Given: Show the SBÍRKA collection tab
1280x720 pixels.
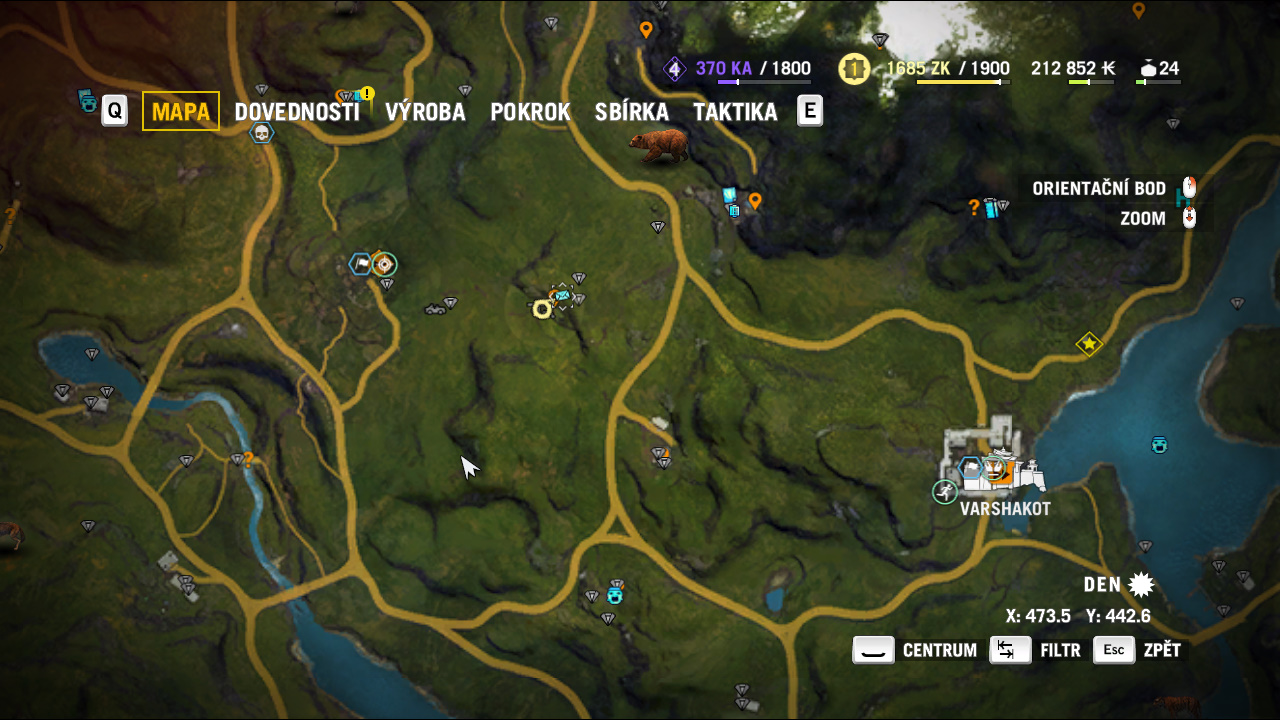Looking at the screenshot, I should click(x=631, y=112).
